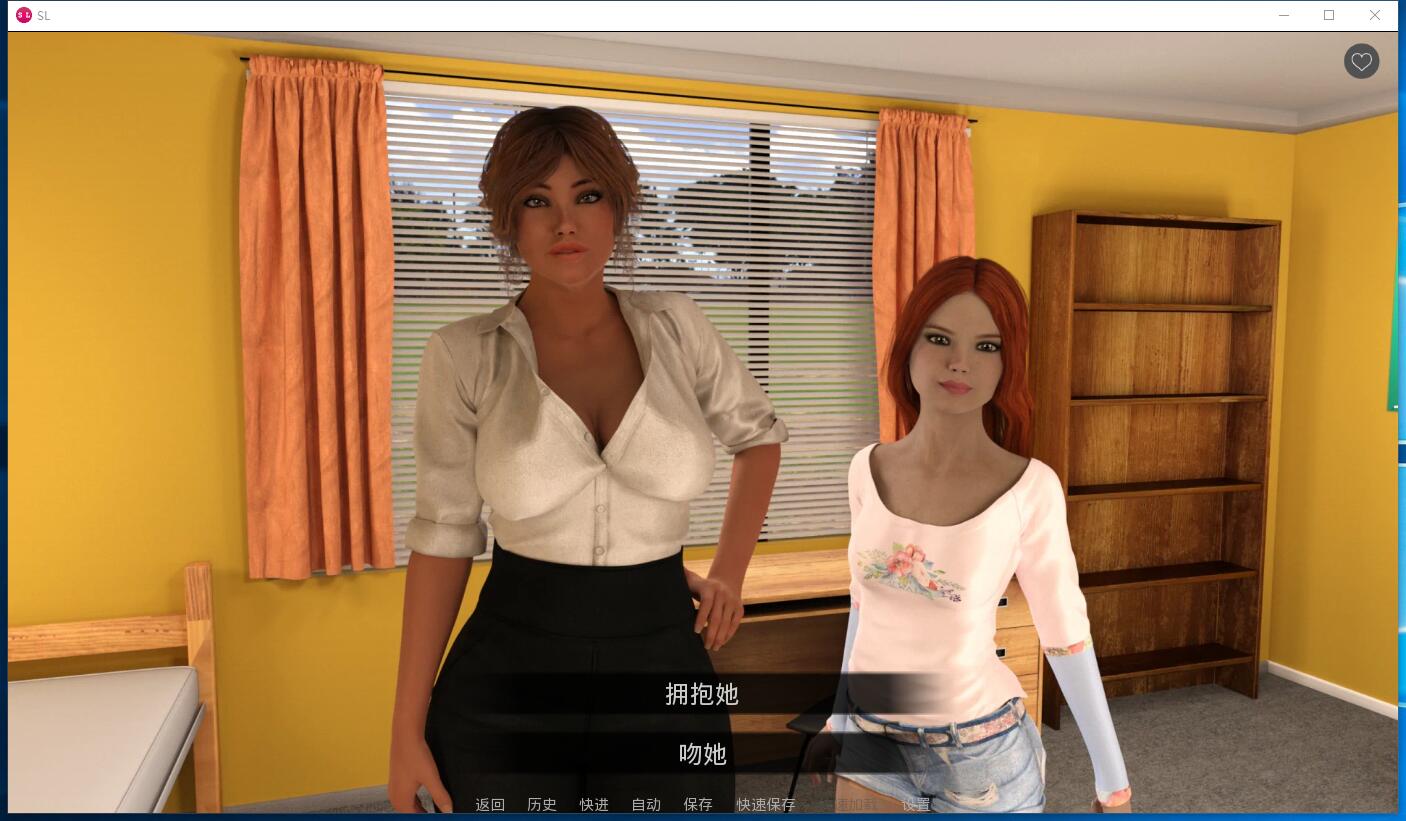Toggle the window to full screen via maximize control

(x=1329, y=15)
